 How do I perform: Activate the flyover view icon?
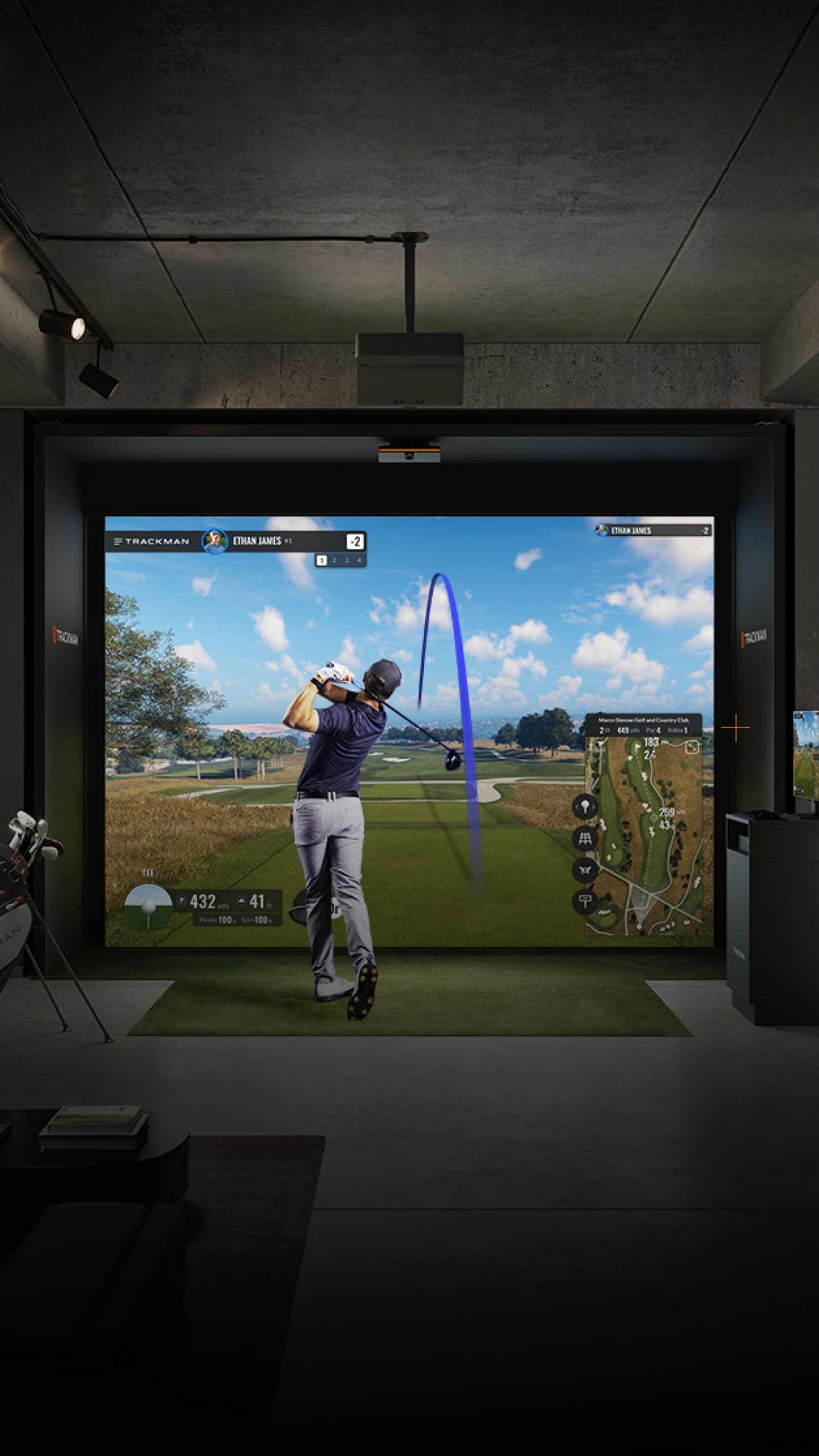click(x=586, y=869)
